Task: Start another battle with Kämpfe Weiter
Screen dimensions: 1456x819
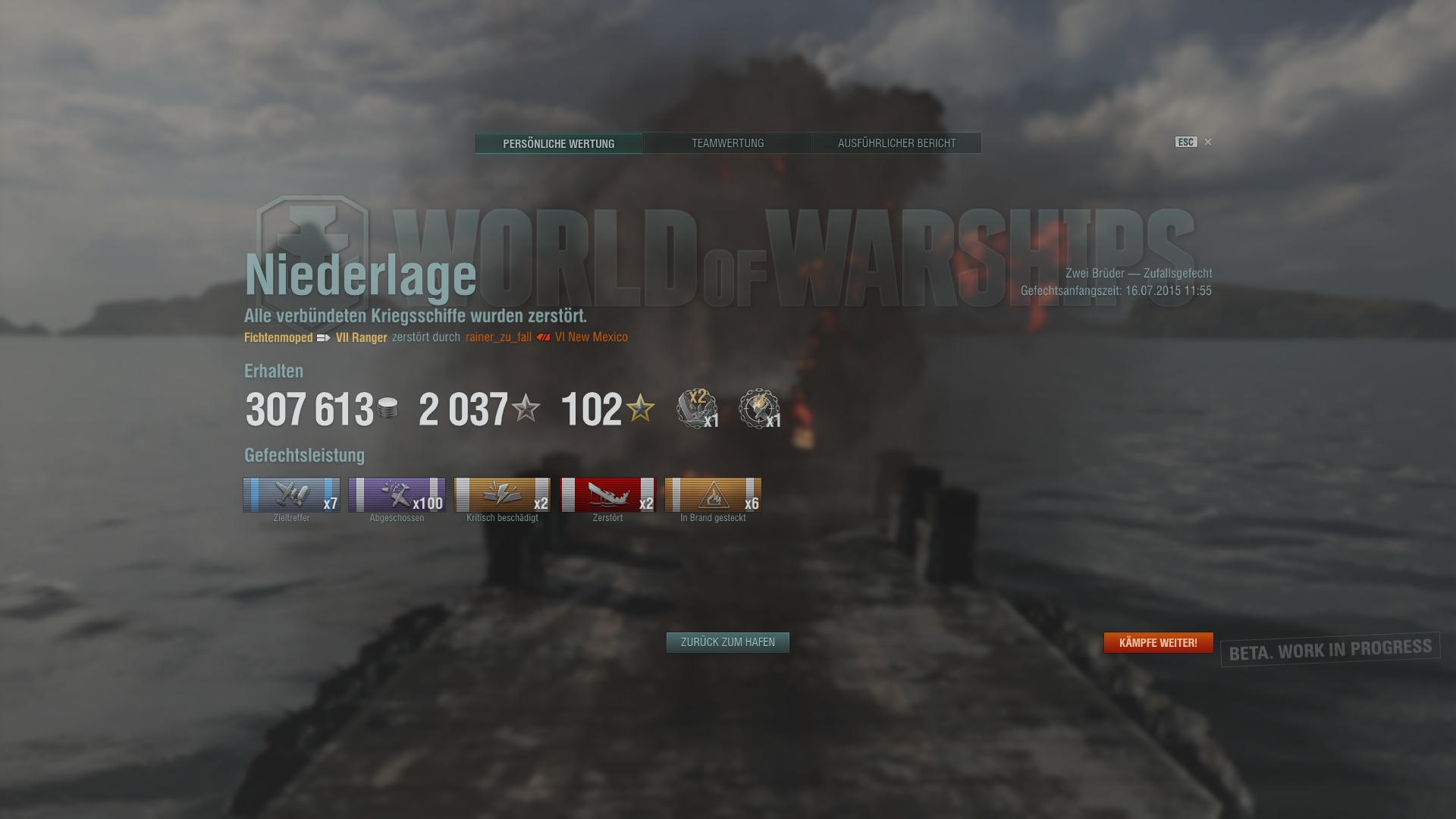Action: (1158, 643)
